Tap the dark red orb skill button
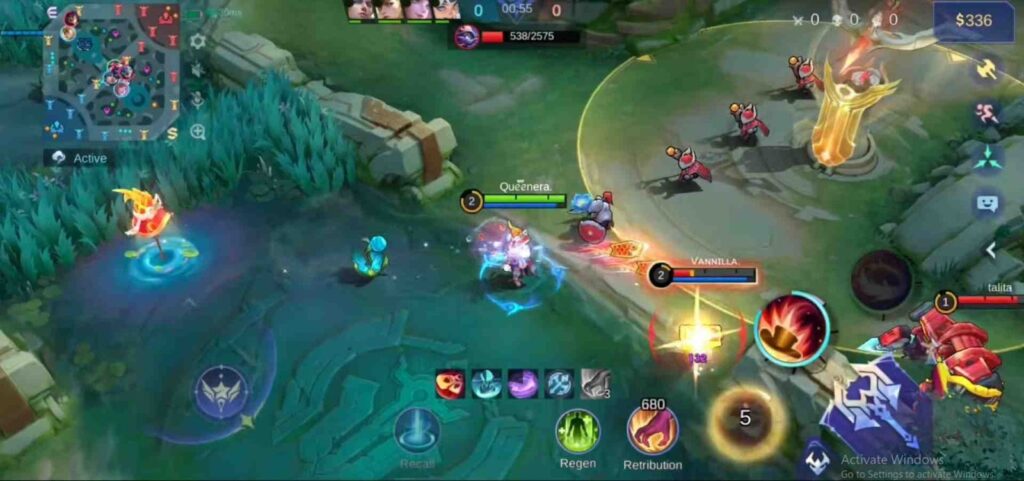1024x481 pixels. point(881,279)
